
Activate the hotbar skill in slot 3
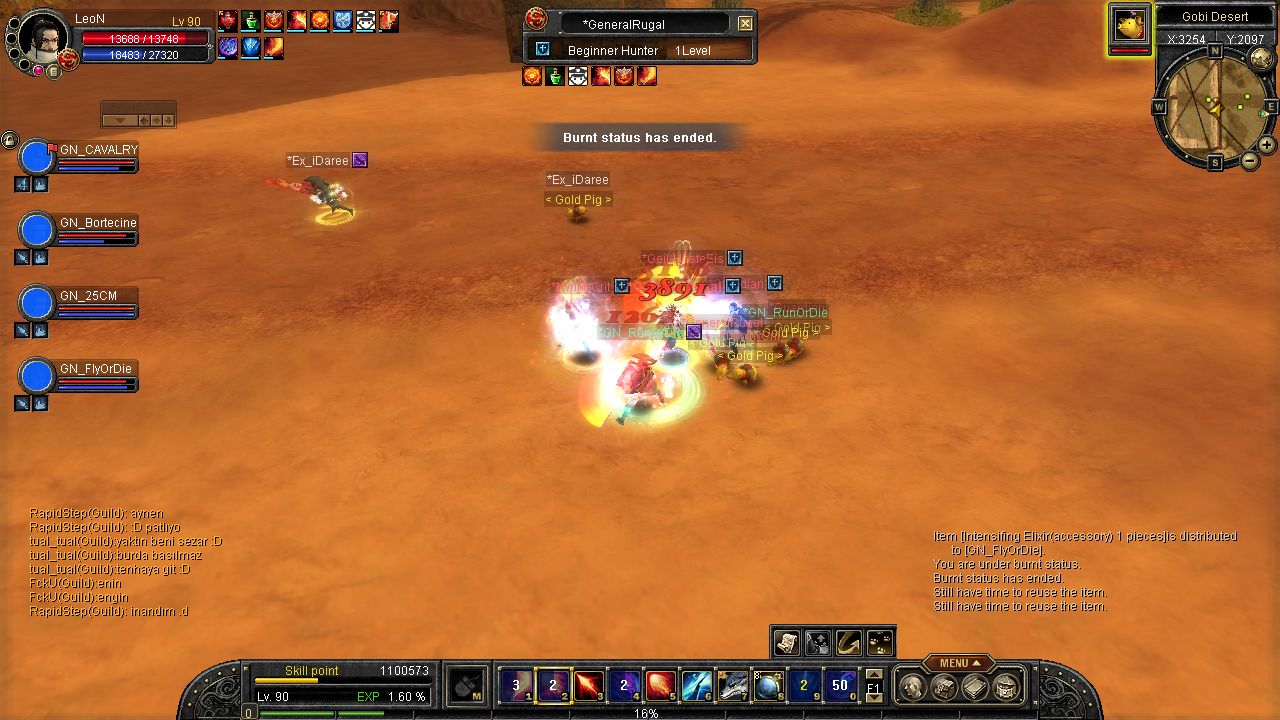point(589,686)
